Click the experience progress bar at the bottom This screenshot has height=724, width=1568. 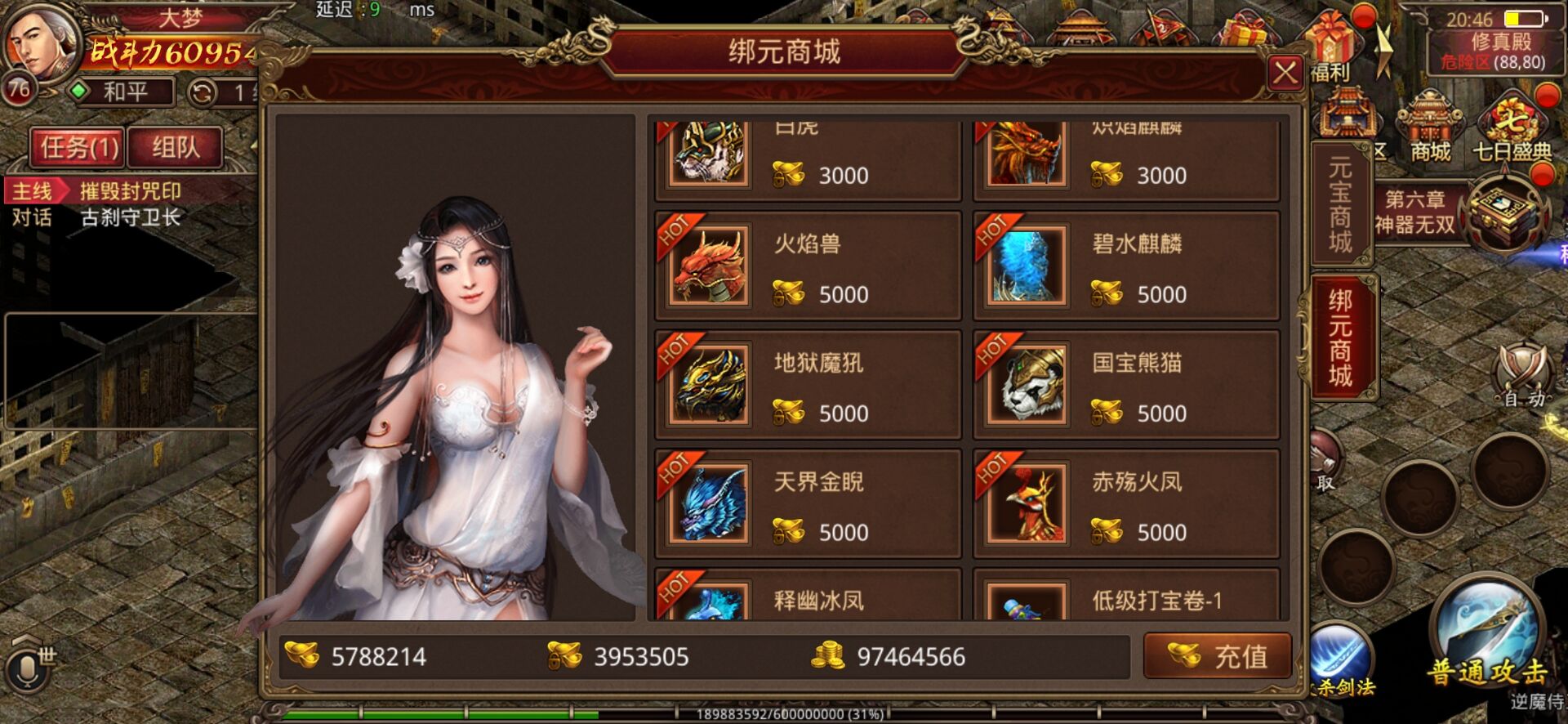click(776, 714)
